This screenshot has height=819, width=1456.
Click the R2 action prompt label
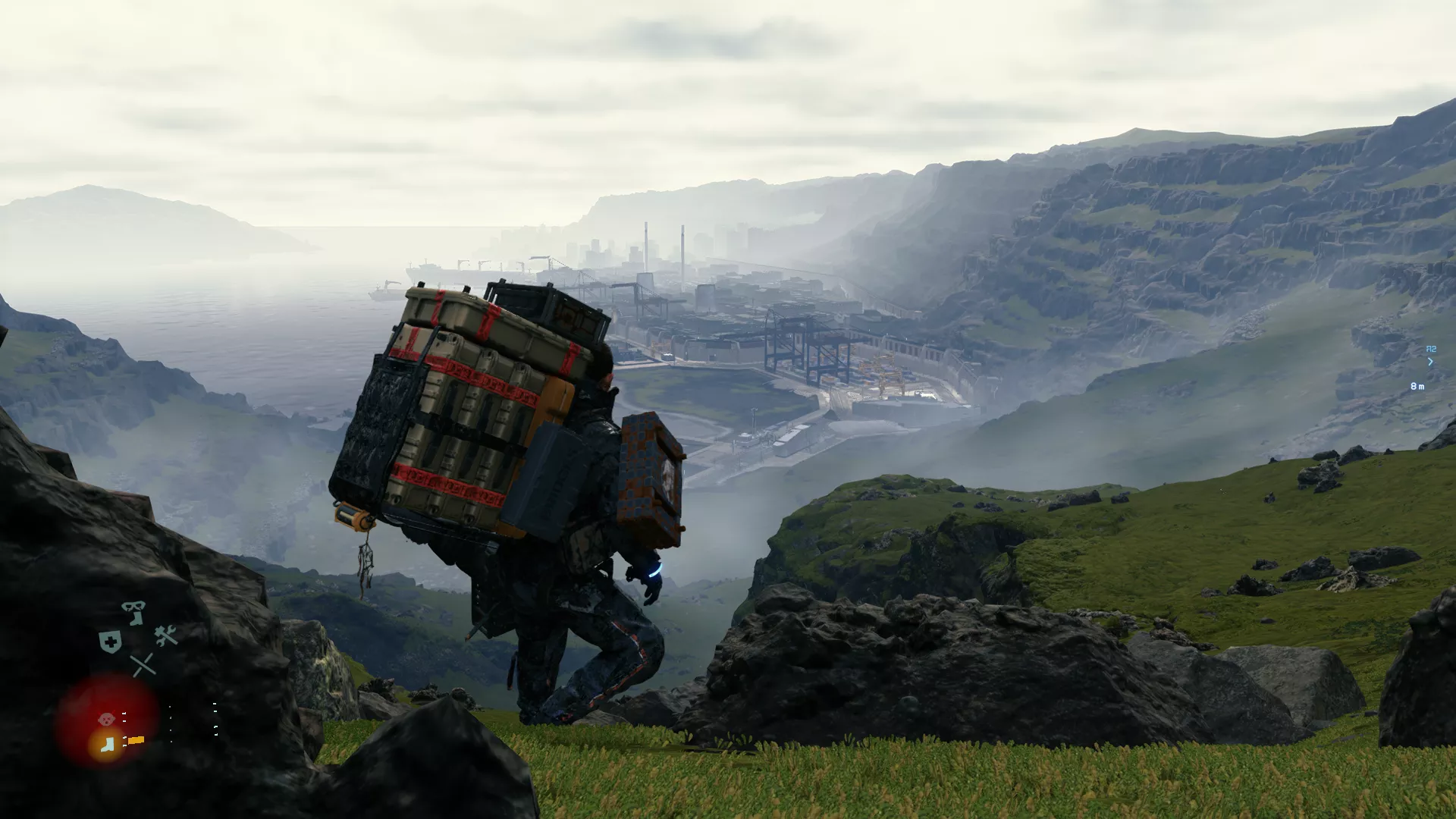coord(1431,349)
